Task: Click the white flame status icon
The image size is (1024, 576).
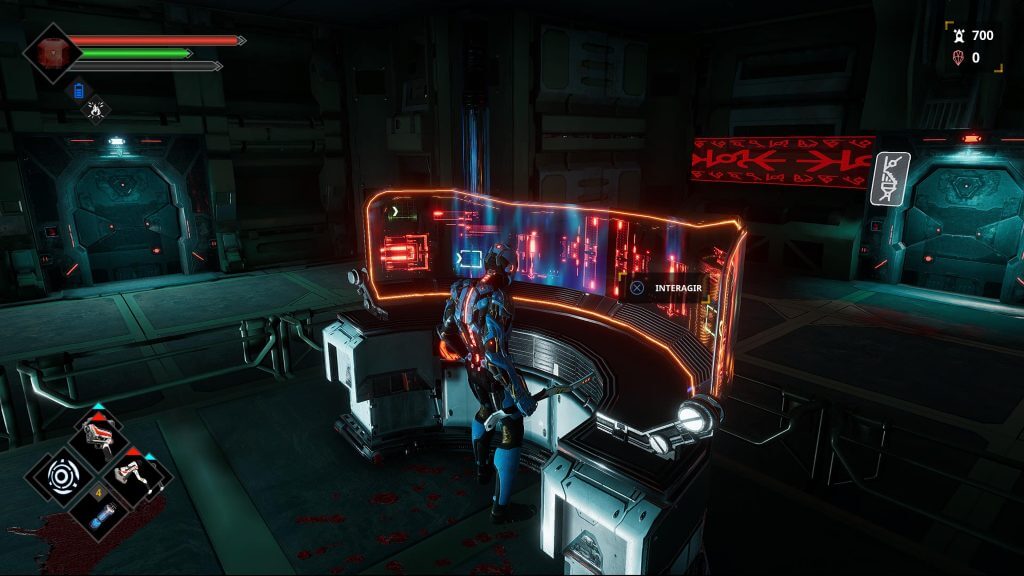Action: [x=97, y=108]
